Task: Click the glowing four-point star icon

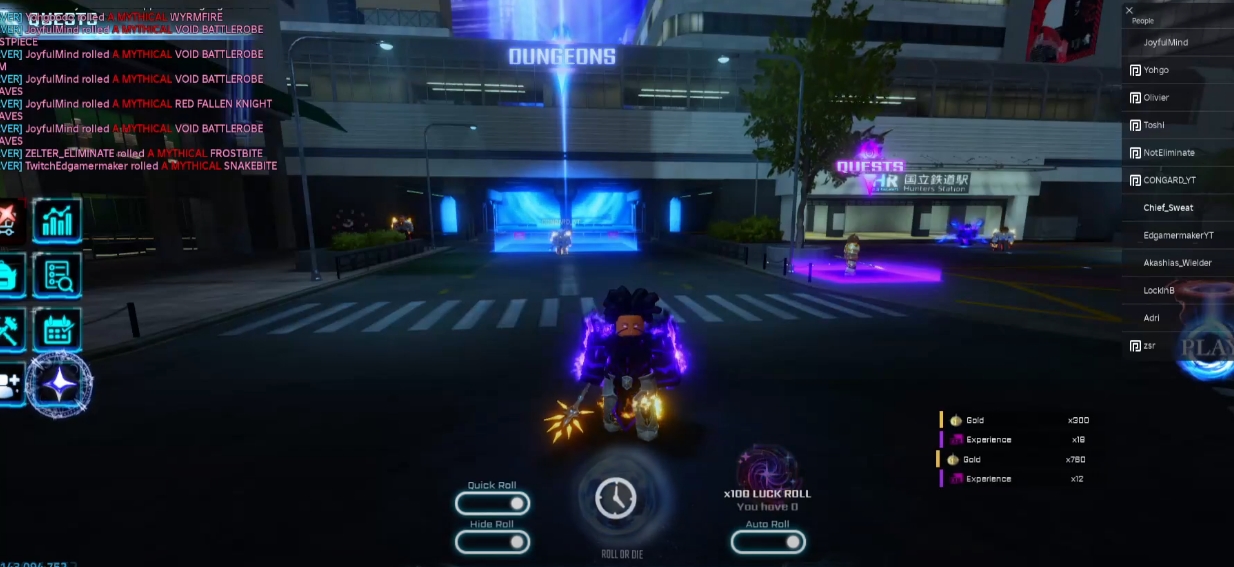Action: [60, 384]
